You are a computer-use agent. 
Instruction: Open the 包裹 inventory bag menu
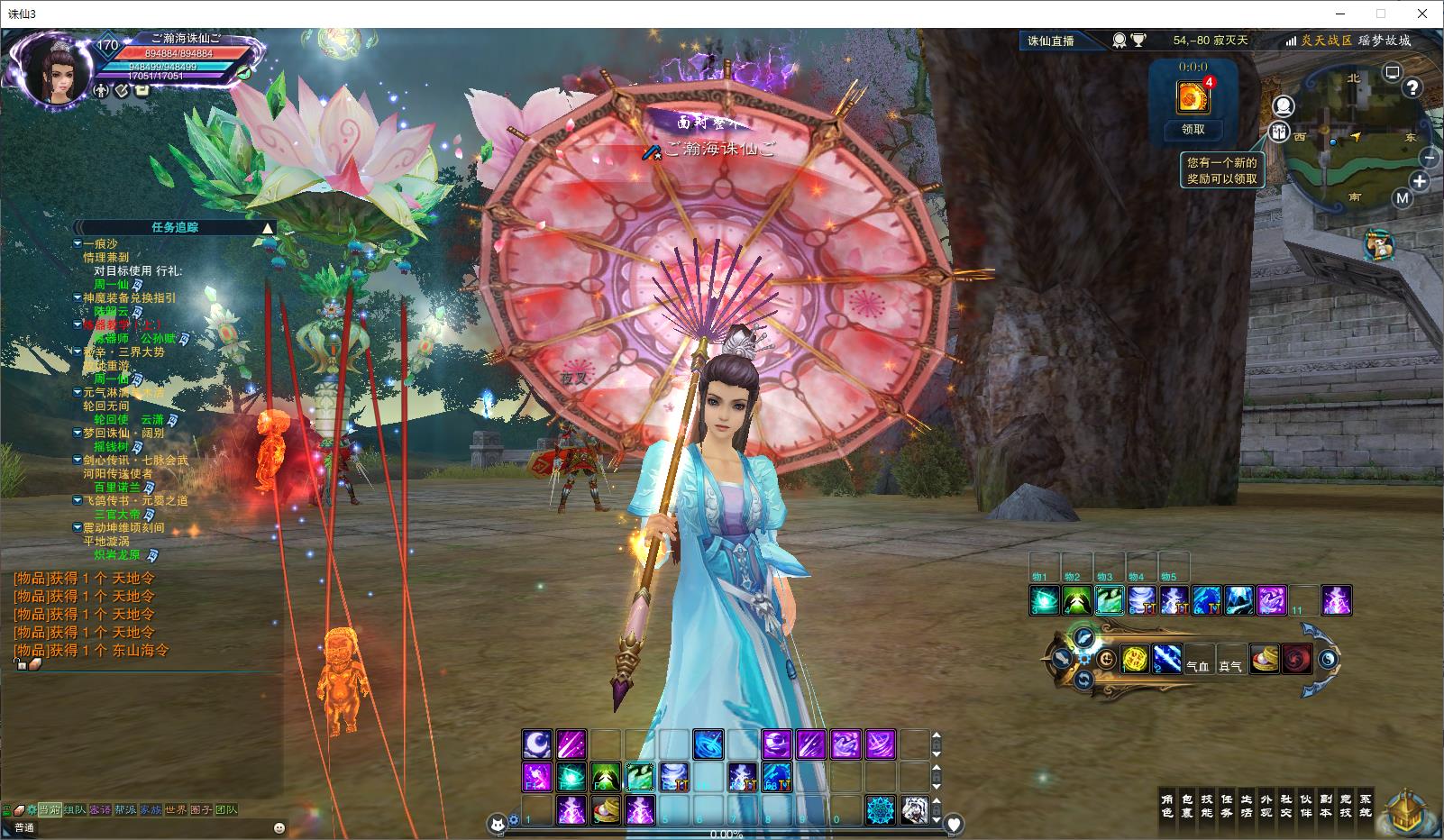(x=1187, y=806)
